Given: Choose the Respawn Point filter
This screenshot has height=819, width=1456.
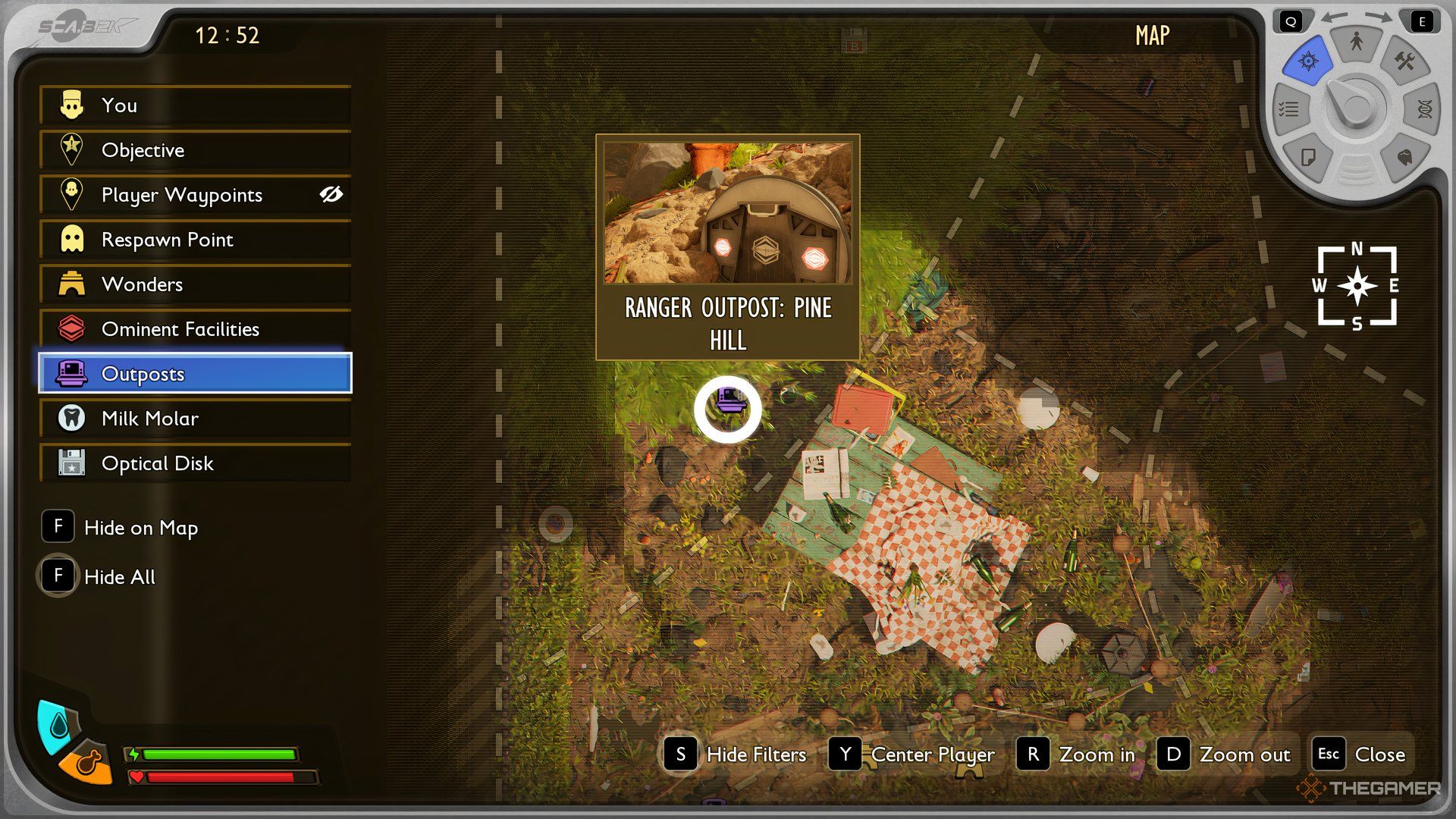Looking at the screenshot, I should [x=195, y=240].
